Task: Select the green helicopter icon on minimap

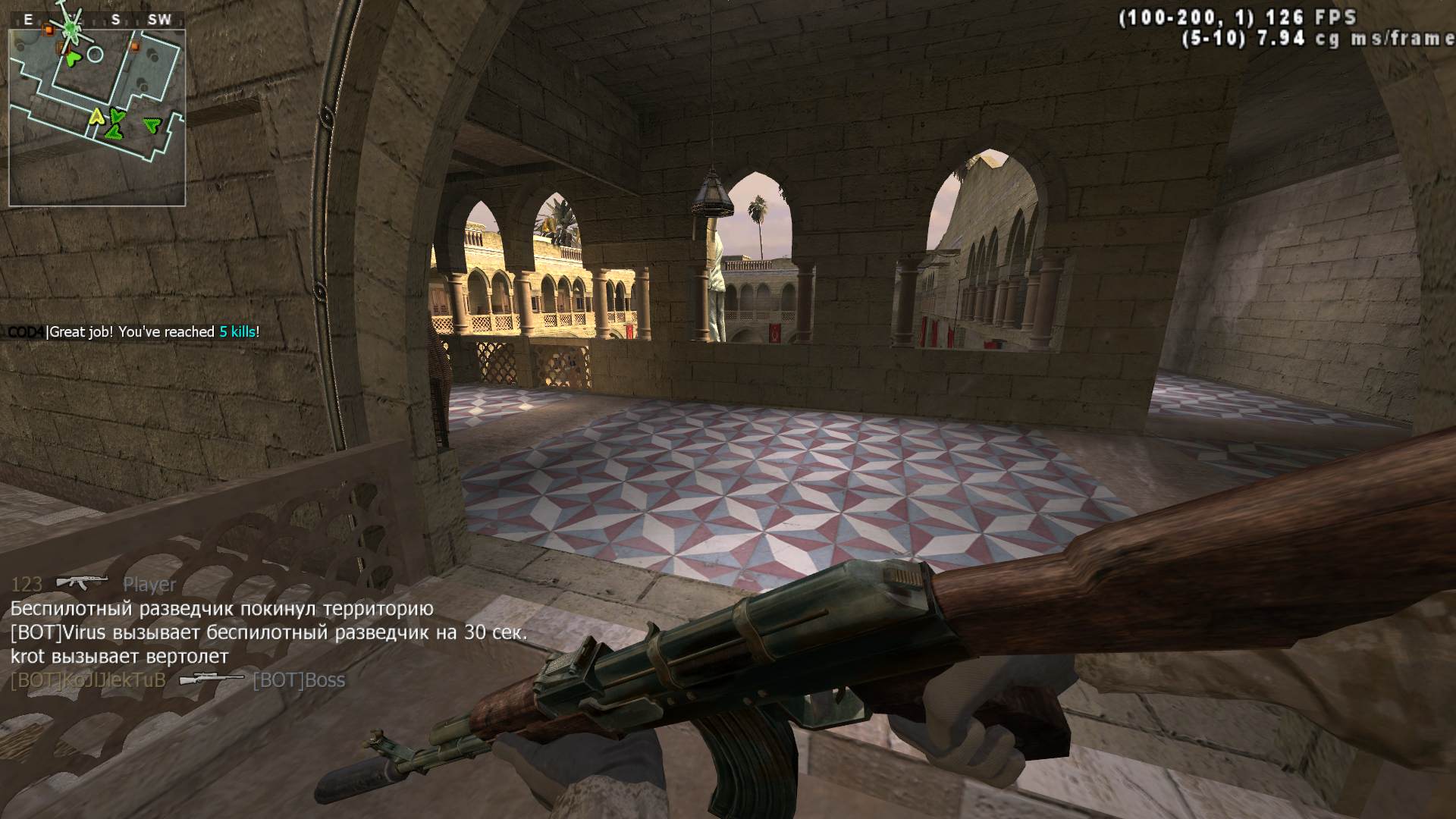Action: pos(71,28)
